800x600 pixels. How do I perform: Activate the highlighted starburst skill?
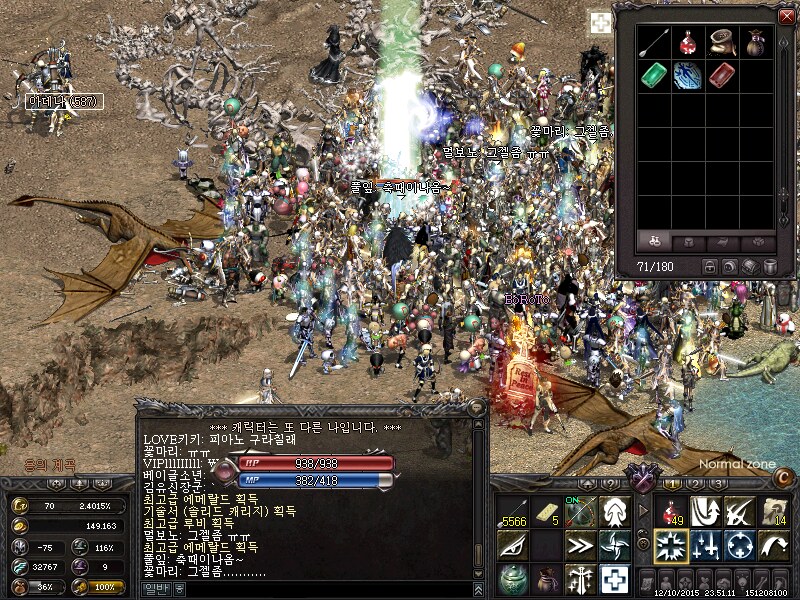pyautogui.click(x=670, y=547)
